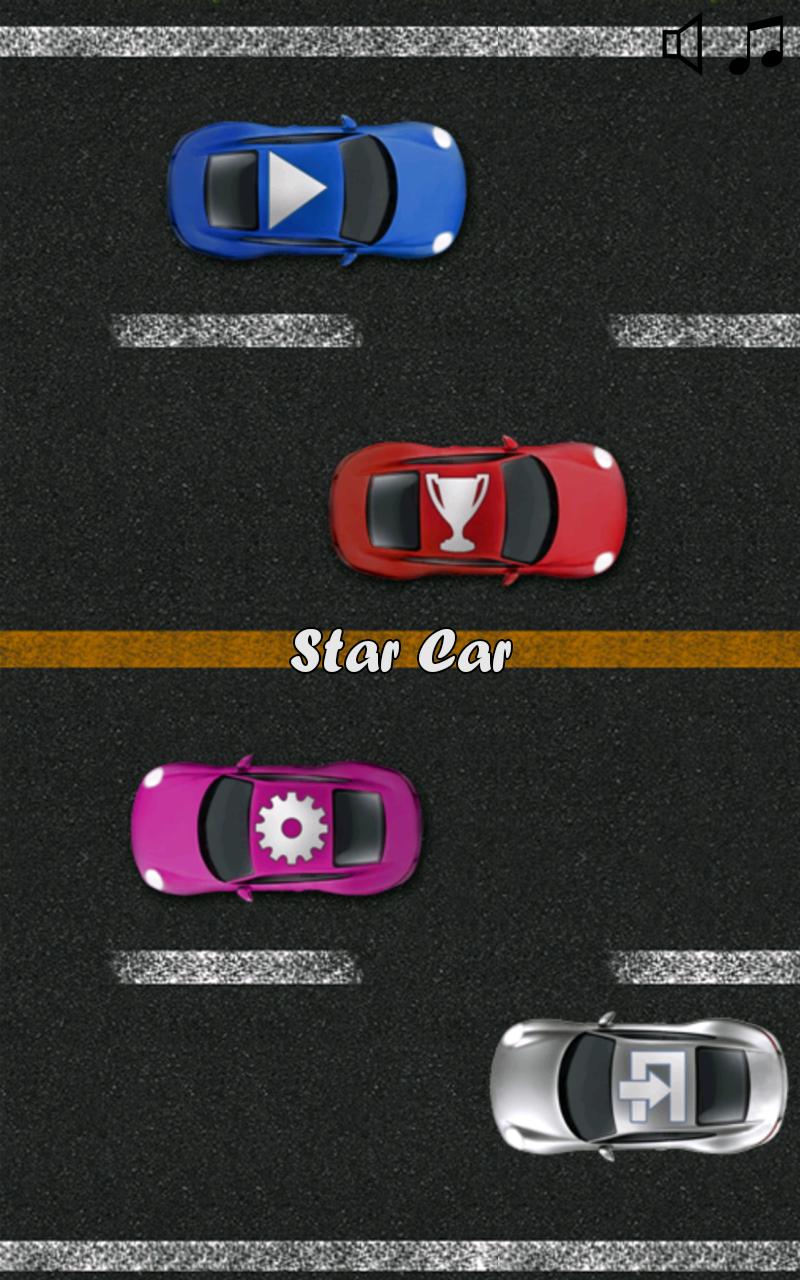Toggle sound effects with the speaker icon
Screen dimensions: 800x1280
point(684,45)
